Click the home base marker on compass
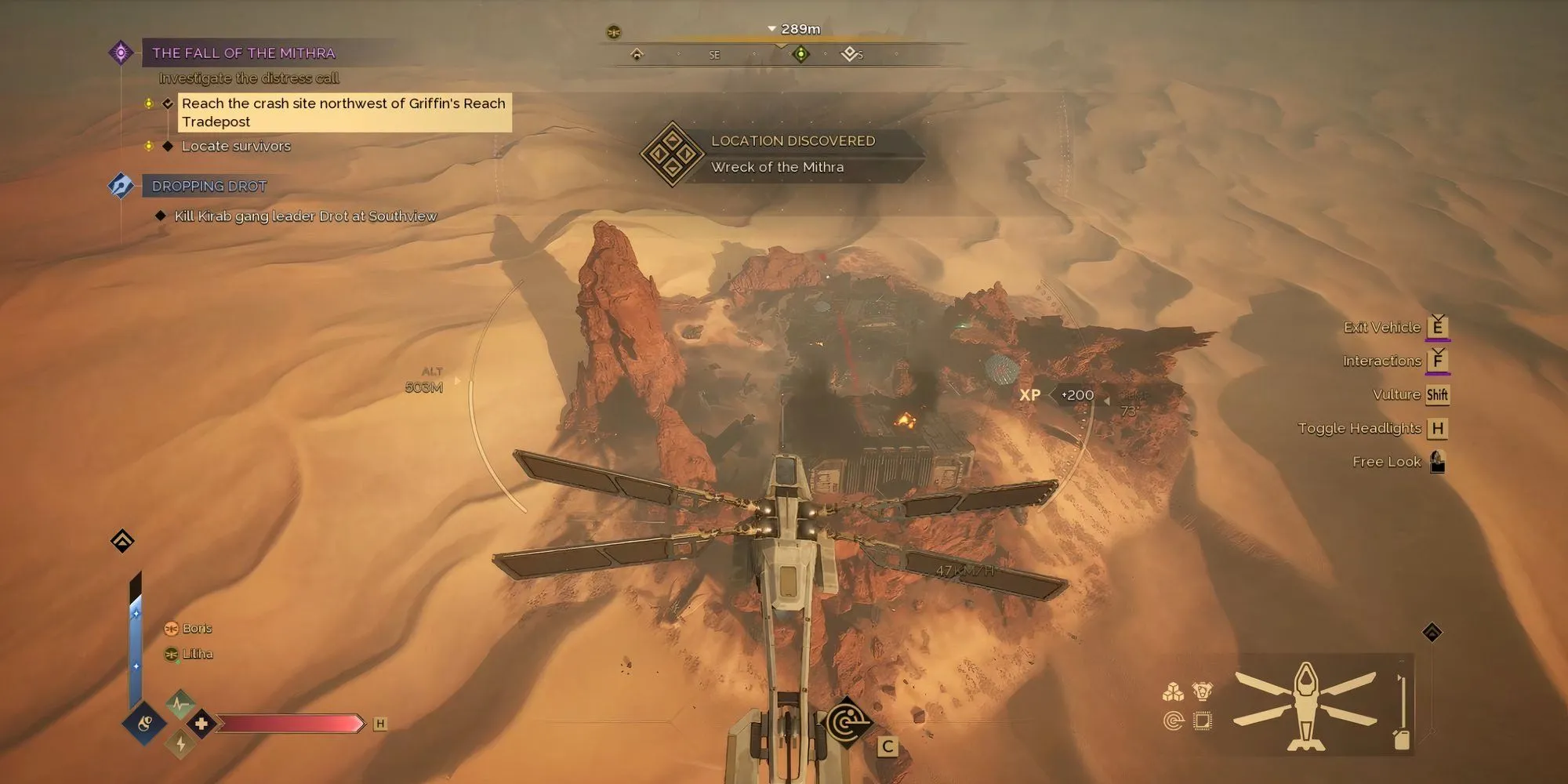The height and width of the screenshot is (784, 1568). coord(637,54)
